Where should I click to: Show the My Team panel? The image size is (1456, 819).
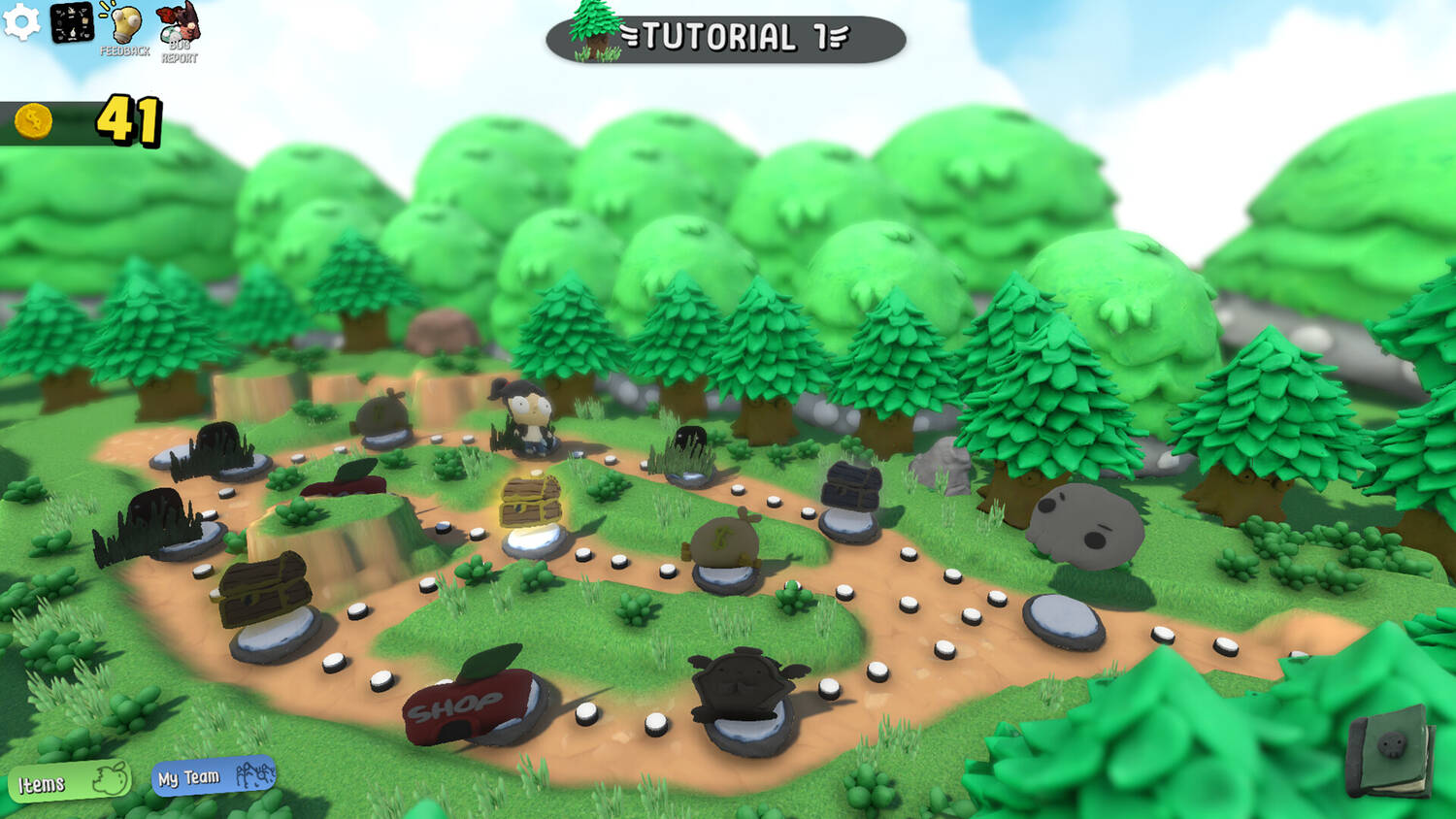pyautogui.click(x=215, y=776)
